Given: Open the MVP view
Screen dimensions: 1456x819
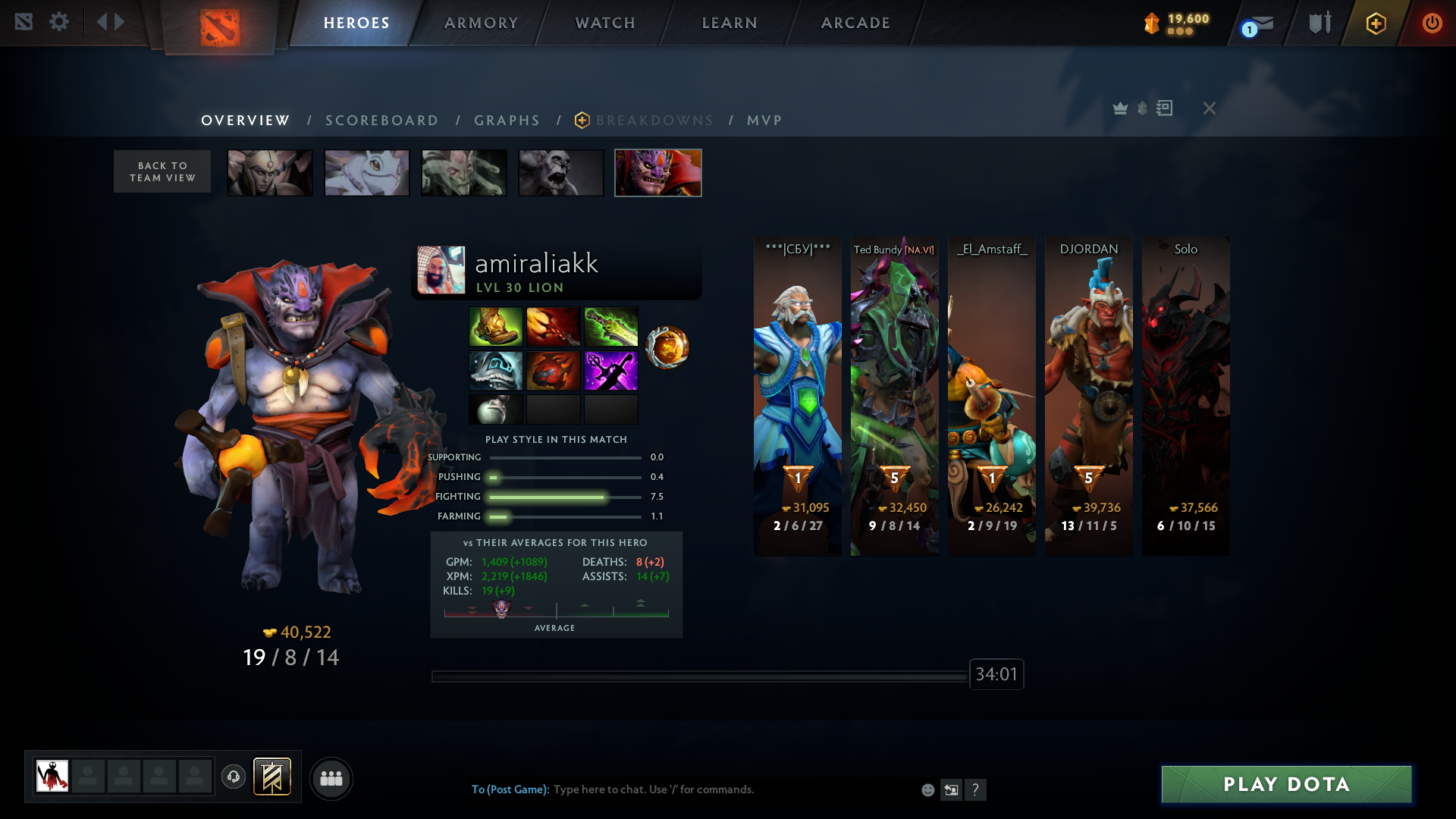Looking at the screenshot, I should click(764, 121).
